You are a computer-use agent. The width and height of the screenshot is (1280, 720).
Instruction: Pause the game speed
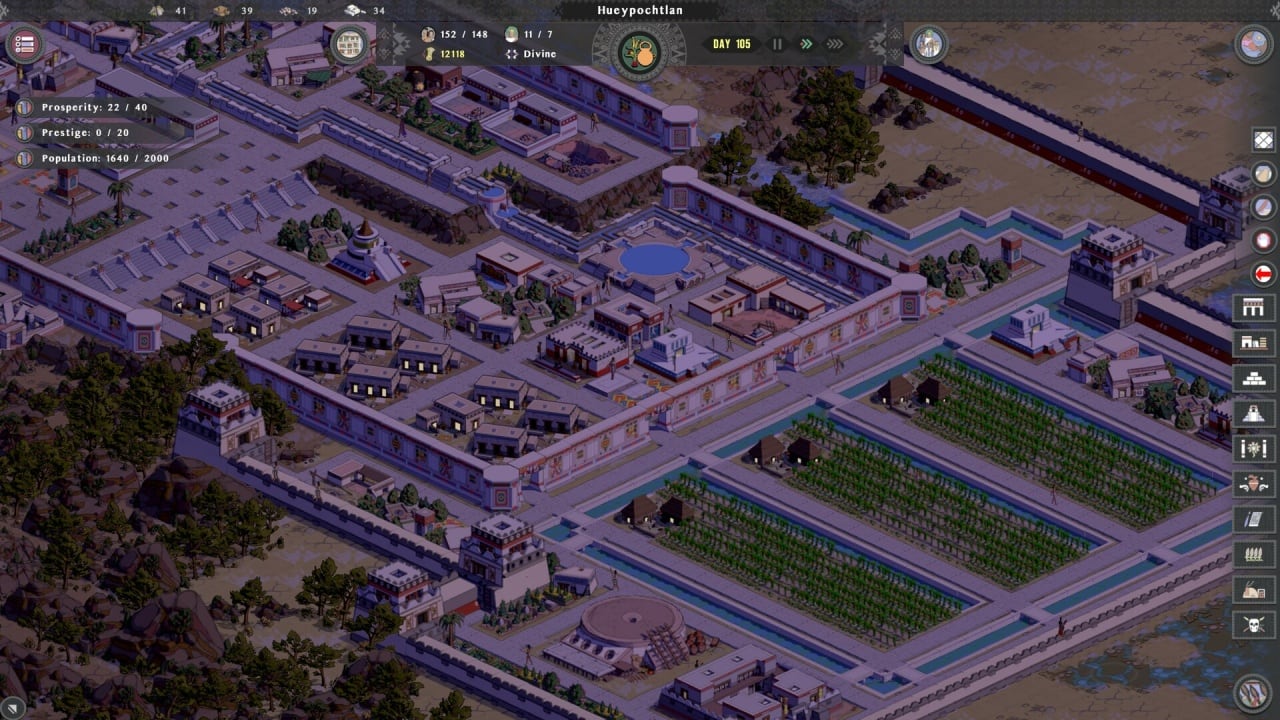coord(777,44)
